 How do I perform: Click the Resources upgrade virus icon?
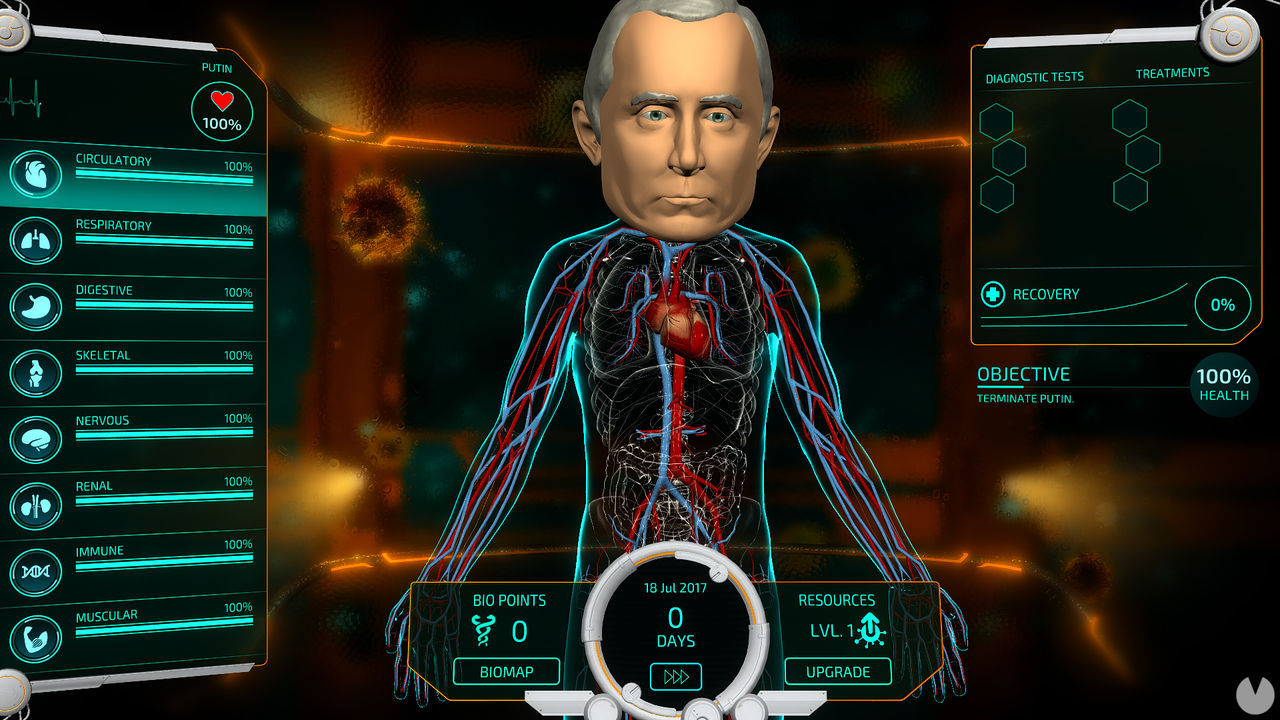tap(869, 628)
